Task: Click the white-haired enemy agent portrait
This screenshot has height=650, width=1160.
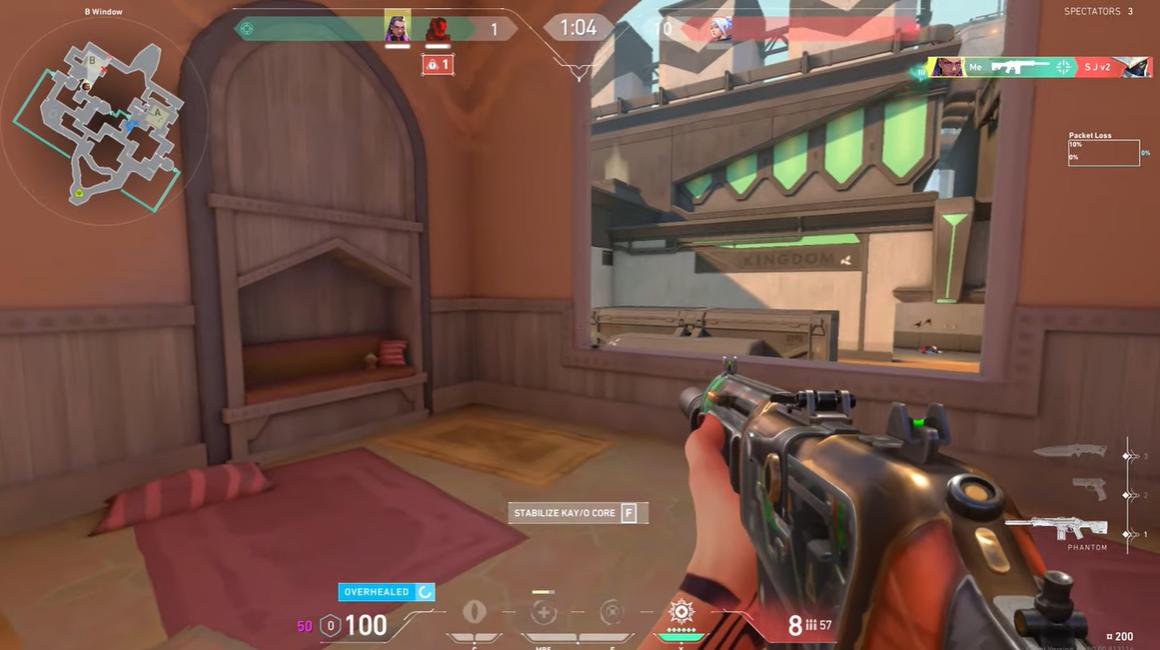Action: coord(719,29)
